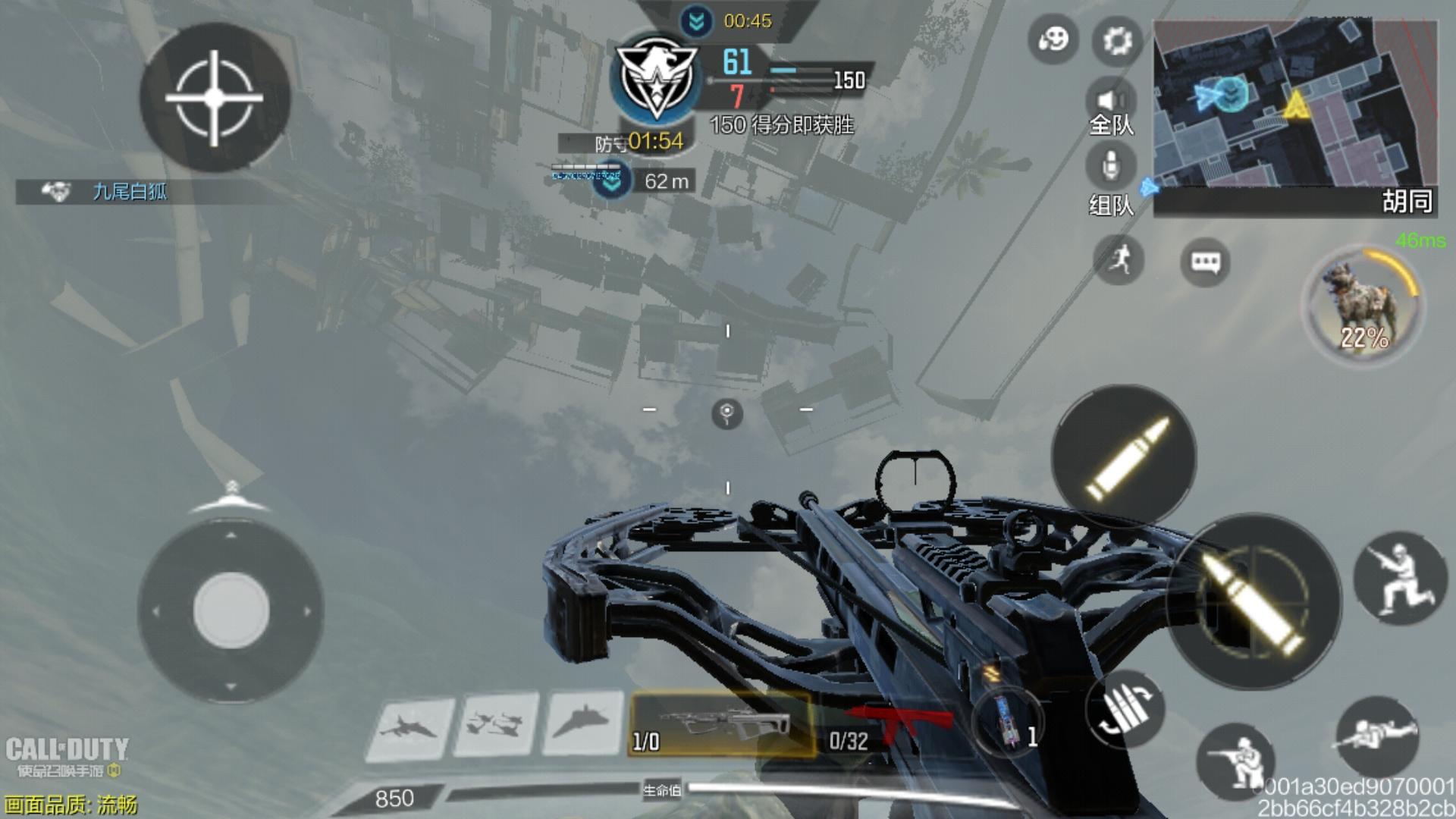The width and height of the screenshot is (1456, 819).
Task: Open the emote sticker menu
Action: pyautogui.click(x=1053, y=39)
